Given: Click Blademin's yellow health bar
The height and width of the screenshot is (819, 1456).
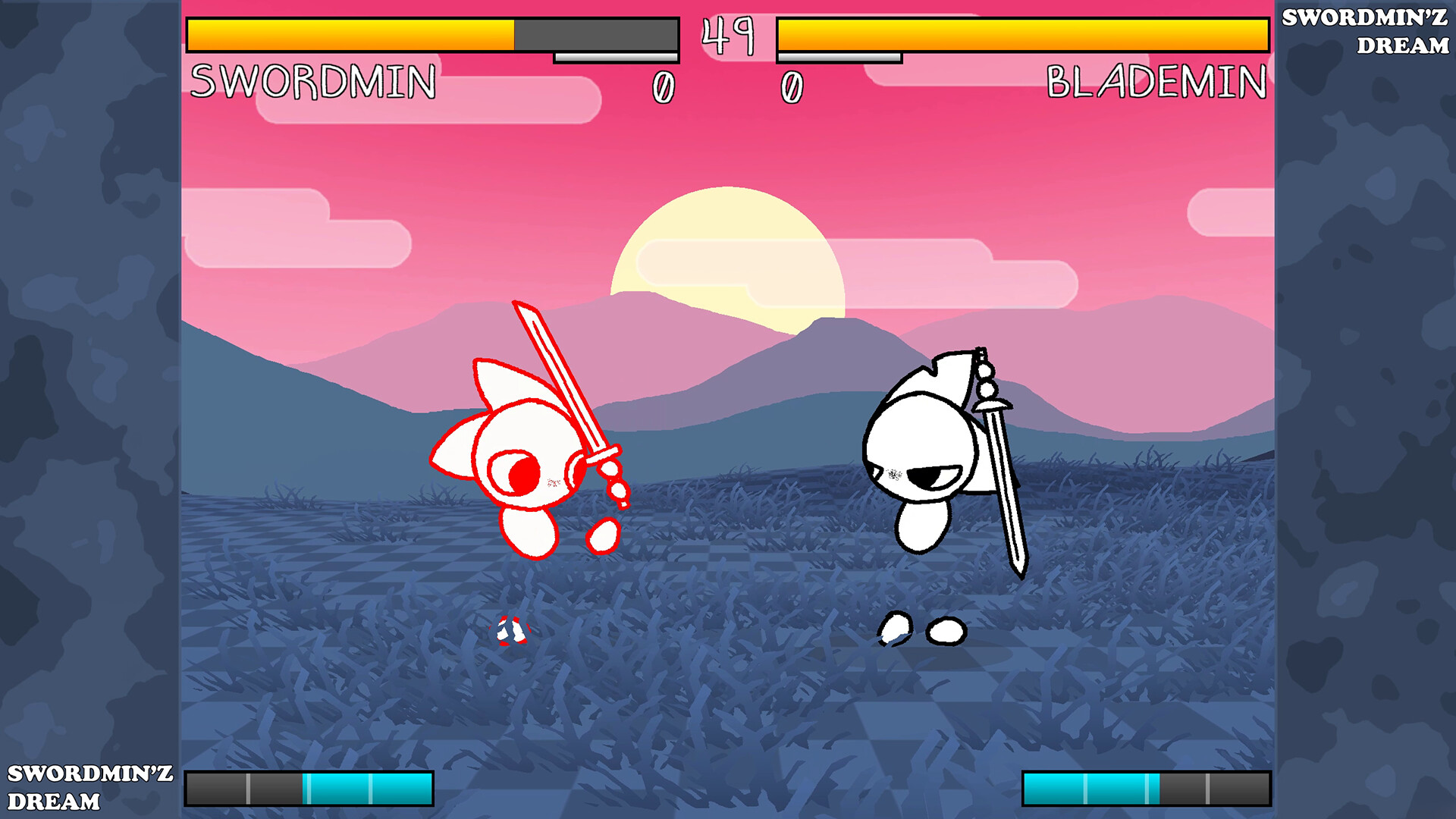Looking at the screenshot, I should click(1024, 33).
